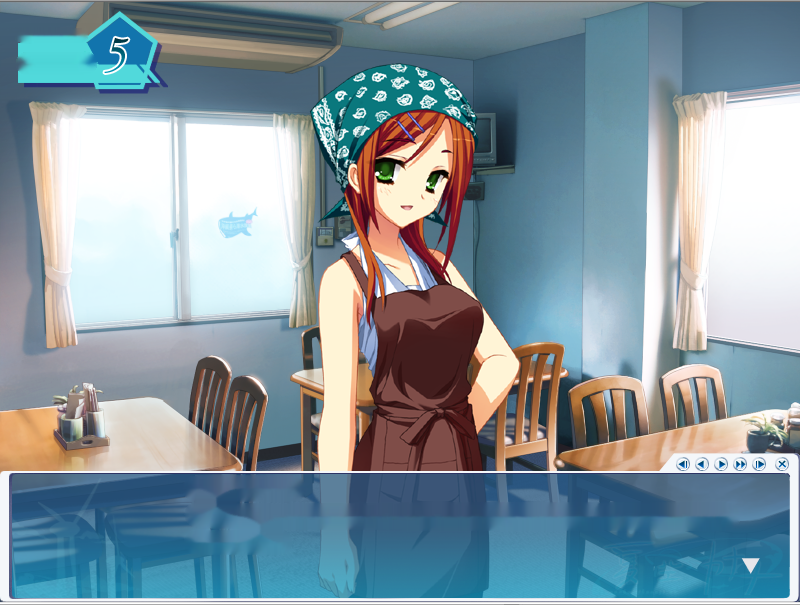
Task: Jump ahead with the skip-to-next button
Action: pyautogui.click(x=759, y=464)
